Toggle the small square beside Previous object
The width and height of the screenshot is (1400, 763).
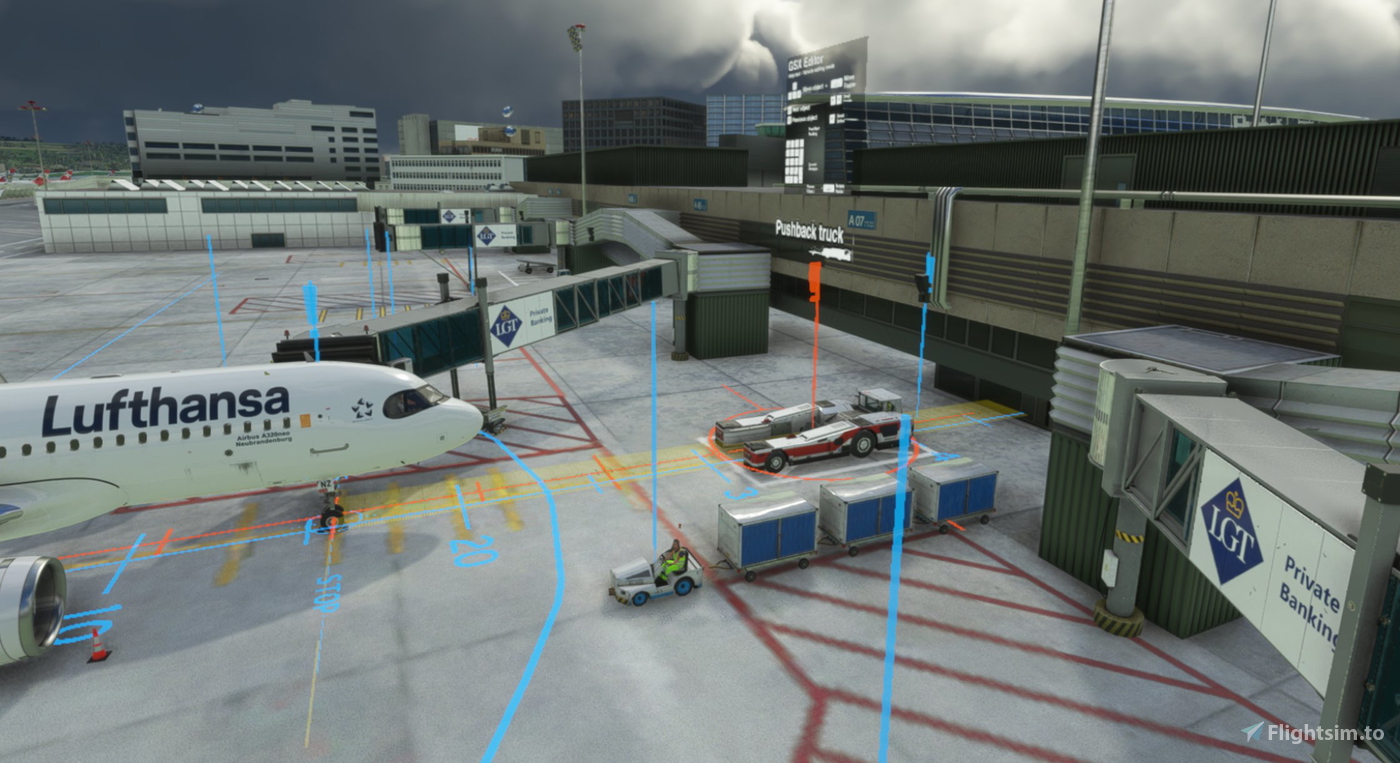click(790, 117)
